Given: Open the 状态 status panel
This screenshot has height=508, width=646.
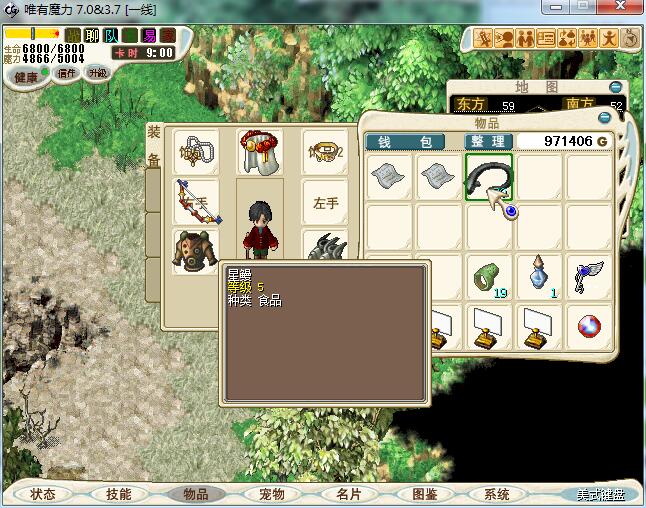Looking at the screenshot, I should pyautogui.click(x=42, y=494).
